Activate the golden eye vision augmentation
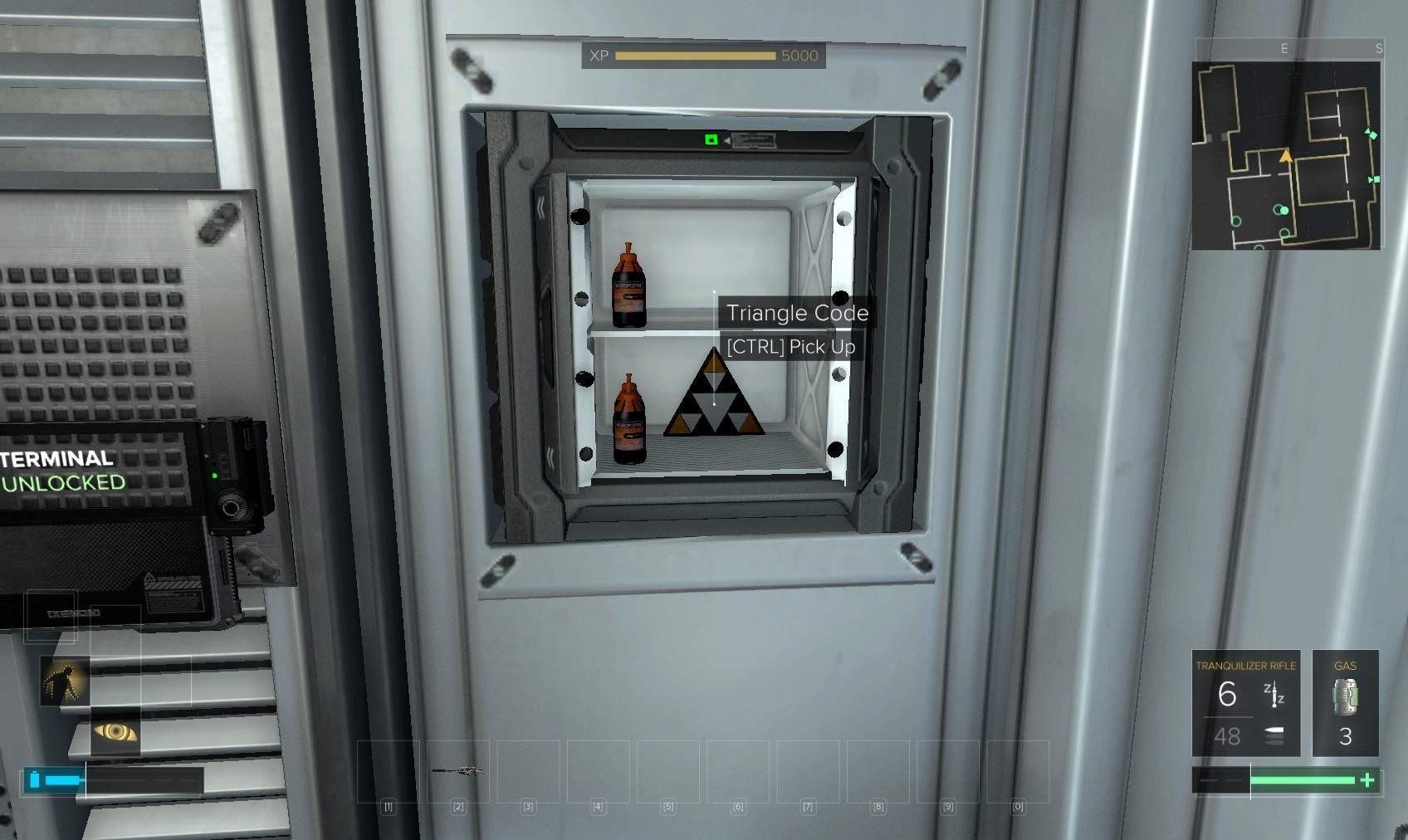 [115, 731]
